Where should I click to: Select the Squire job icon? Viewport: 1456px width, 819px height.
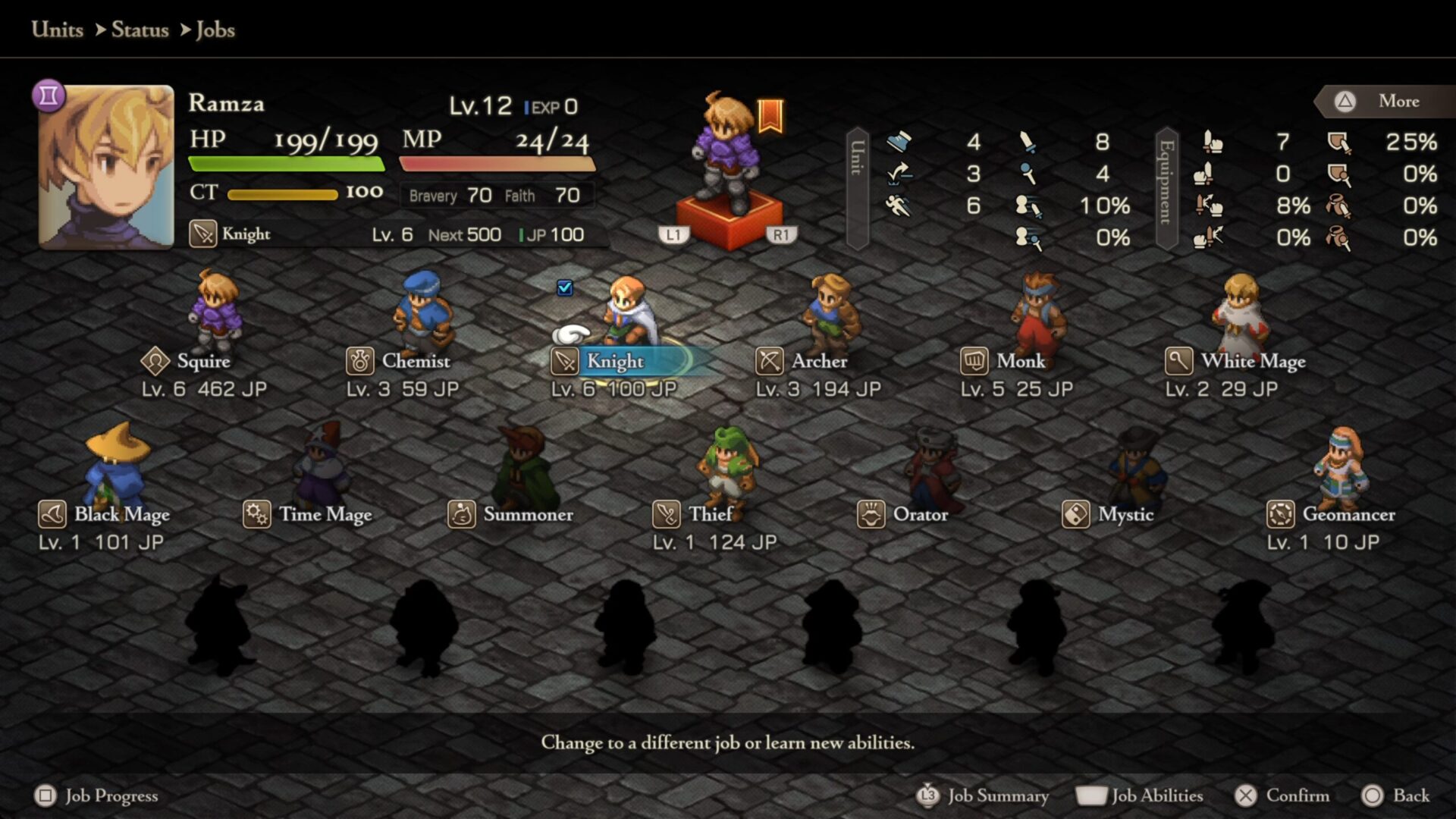155,362
